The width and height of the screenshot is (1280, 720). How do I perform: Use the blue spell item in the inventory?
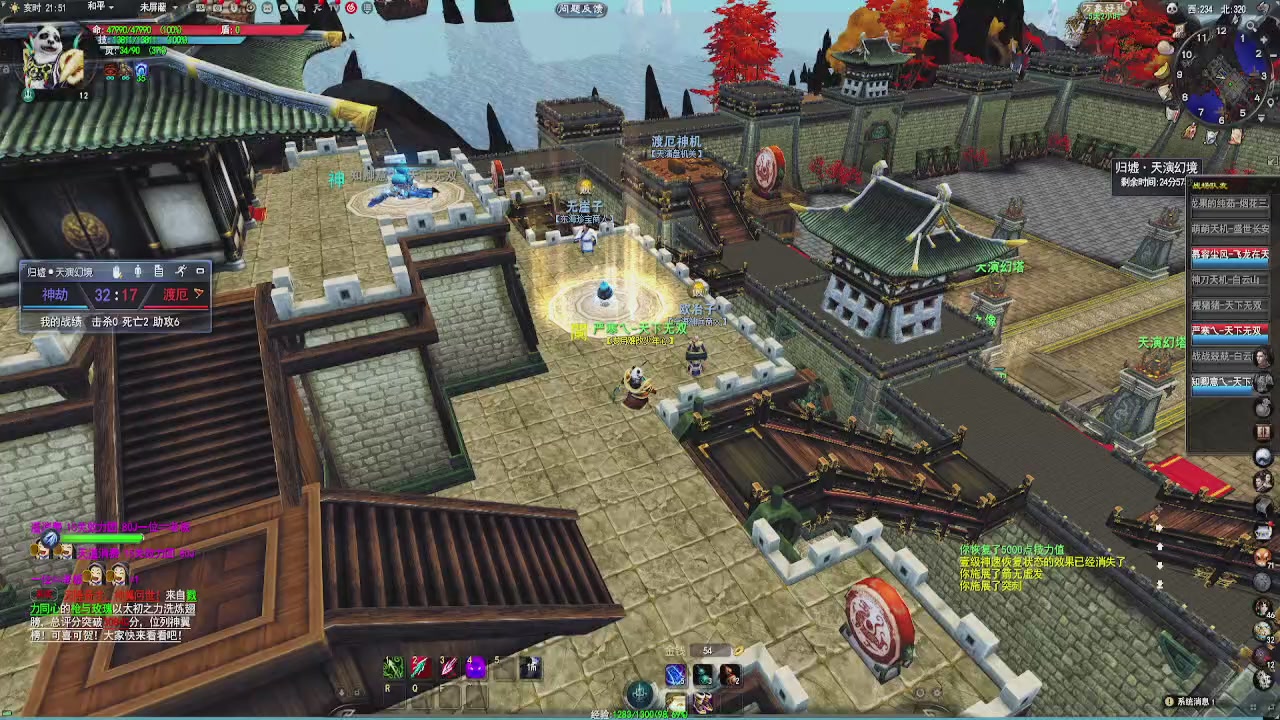(676, 675)
